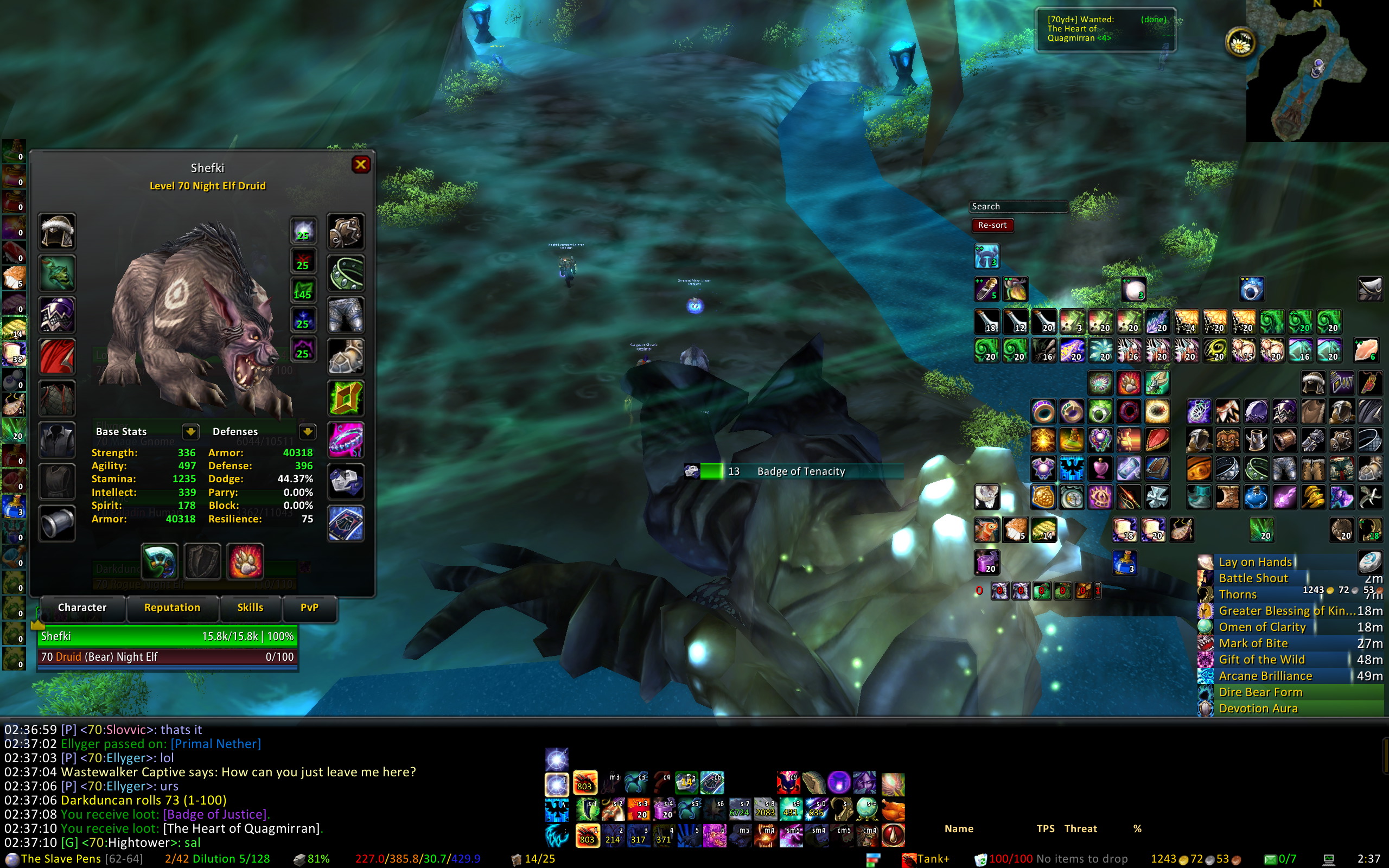The width and height of the screenshot is (1389, 868).
Task: Click the Shefki player unit frame
Action: pyautogui.click(x=167, y=636)
